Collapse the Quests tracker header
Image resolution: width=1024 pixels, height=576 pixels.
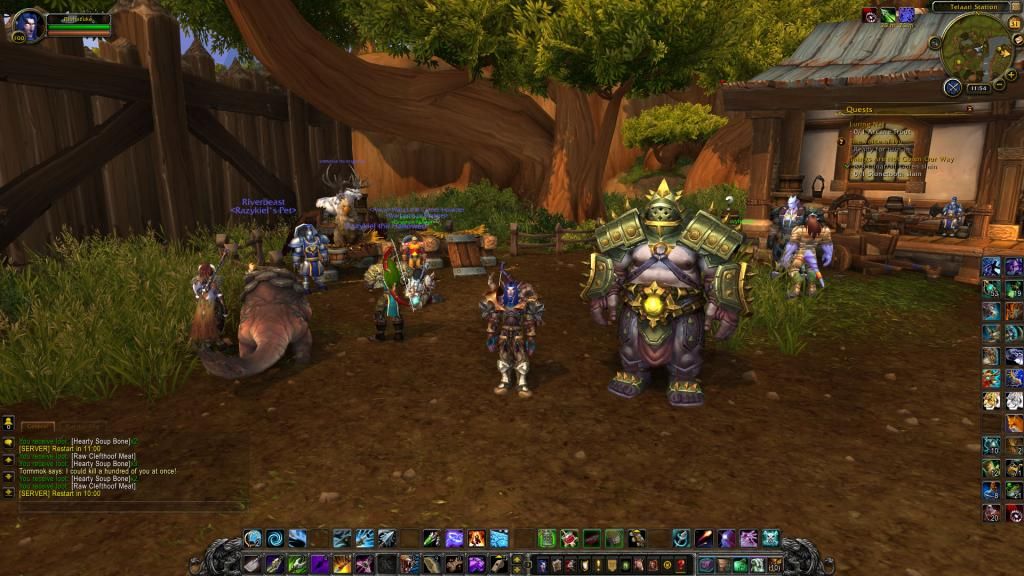click(x=969, y=109)
